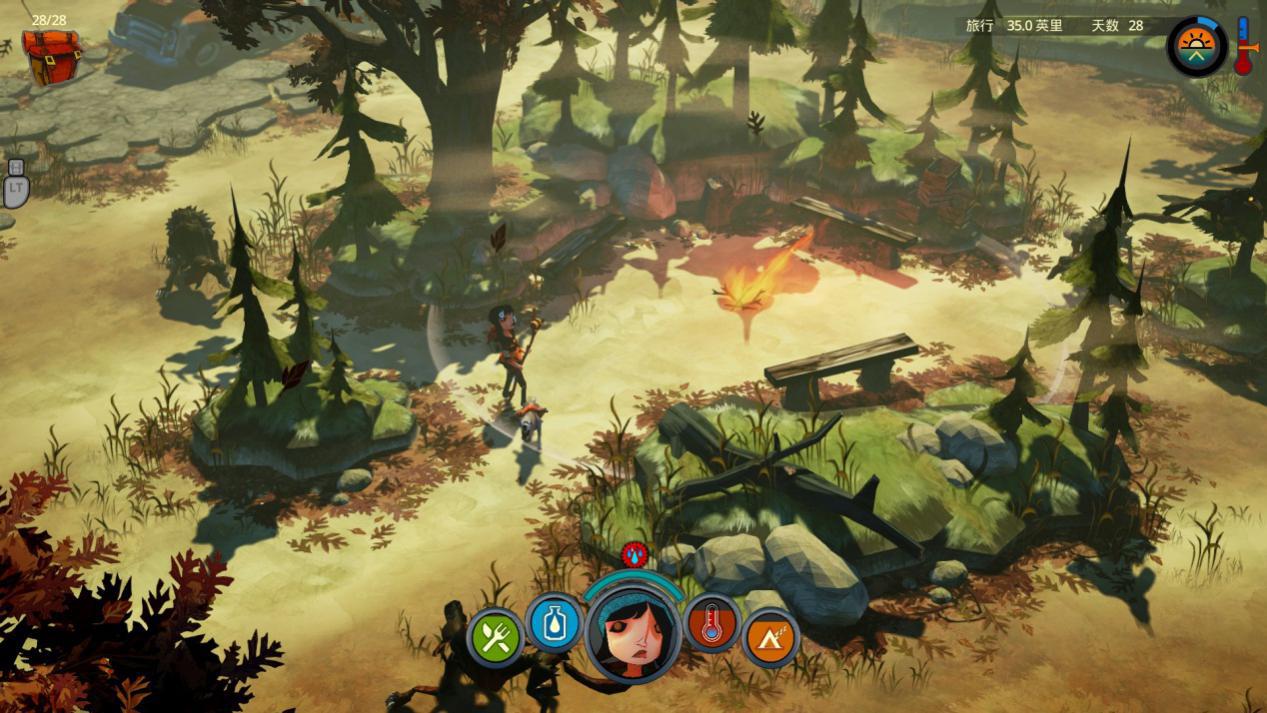
Task: Click the hunger fork-and-knife status icon
Action: pyautogui.click(x=495, y=637)
